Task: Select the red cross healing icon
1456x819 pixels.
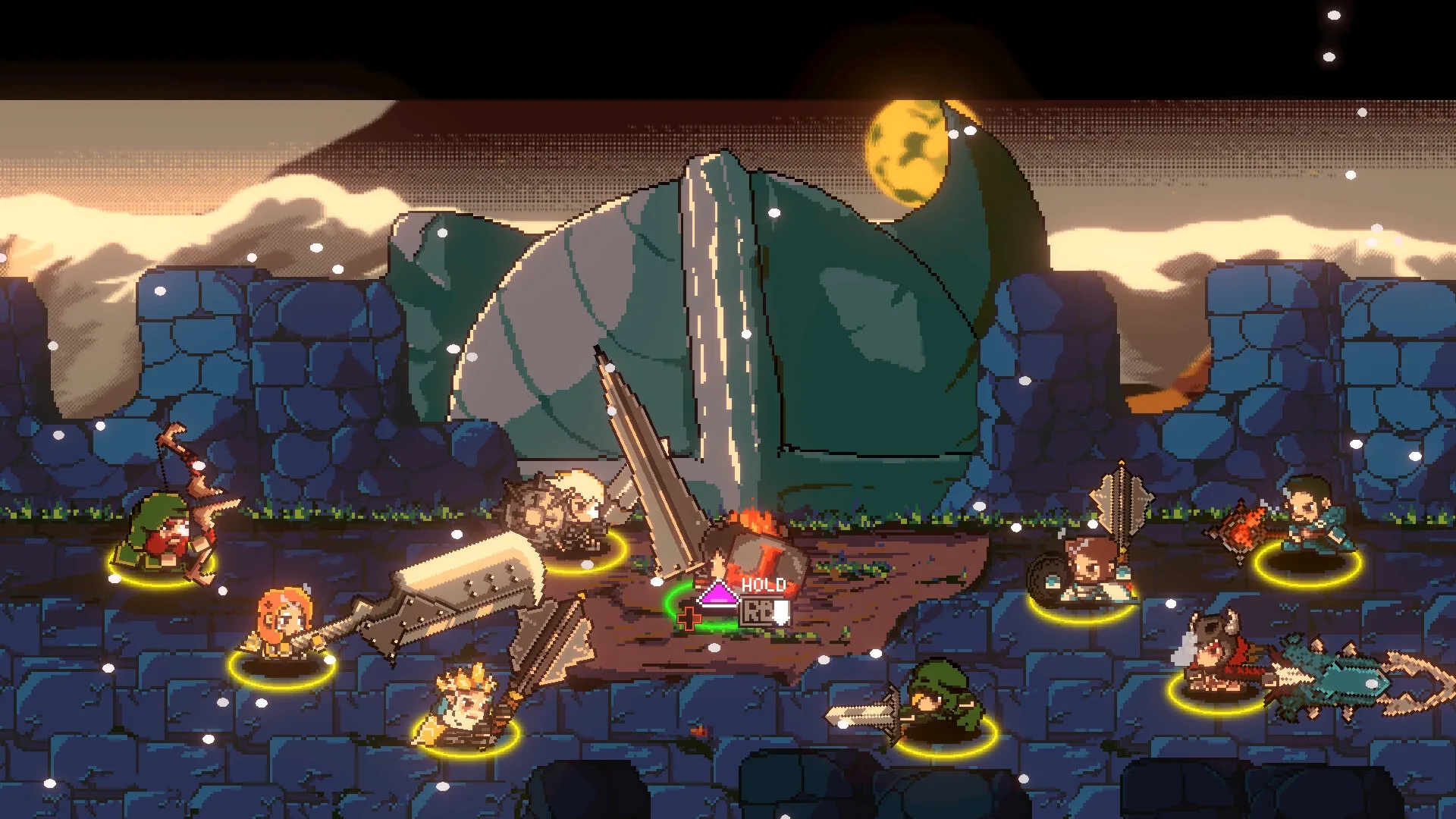Action: (x=689, y=619)
